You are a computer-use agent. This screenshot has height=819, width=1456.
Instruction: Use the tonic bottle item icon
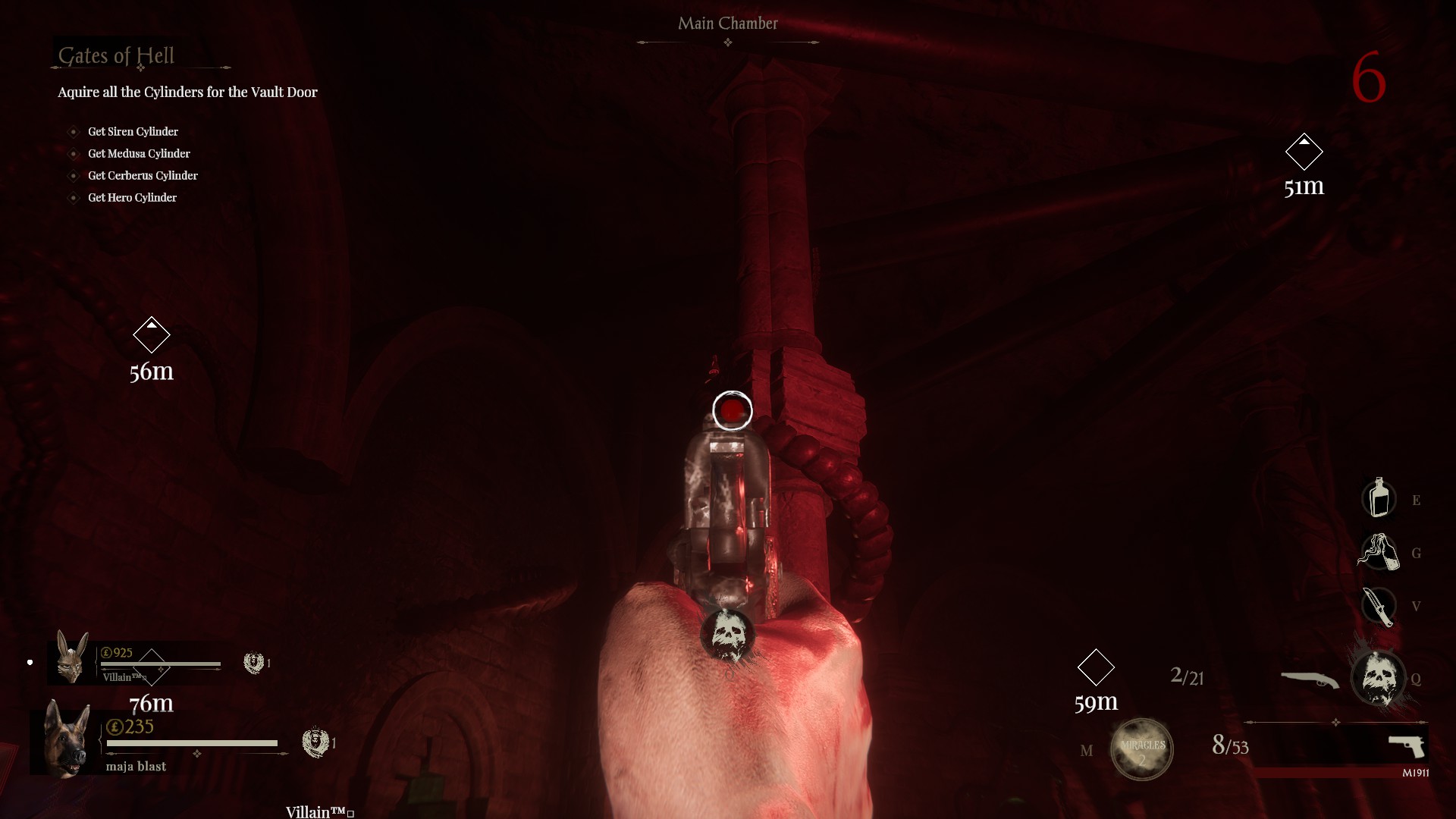coord(1379,498)
